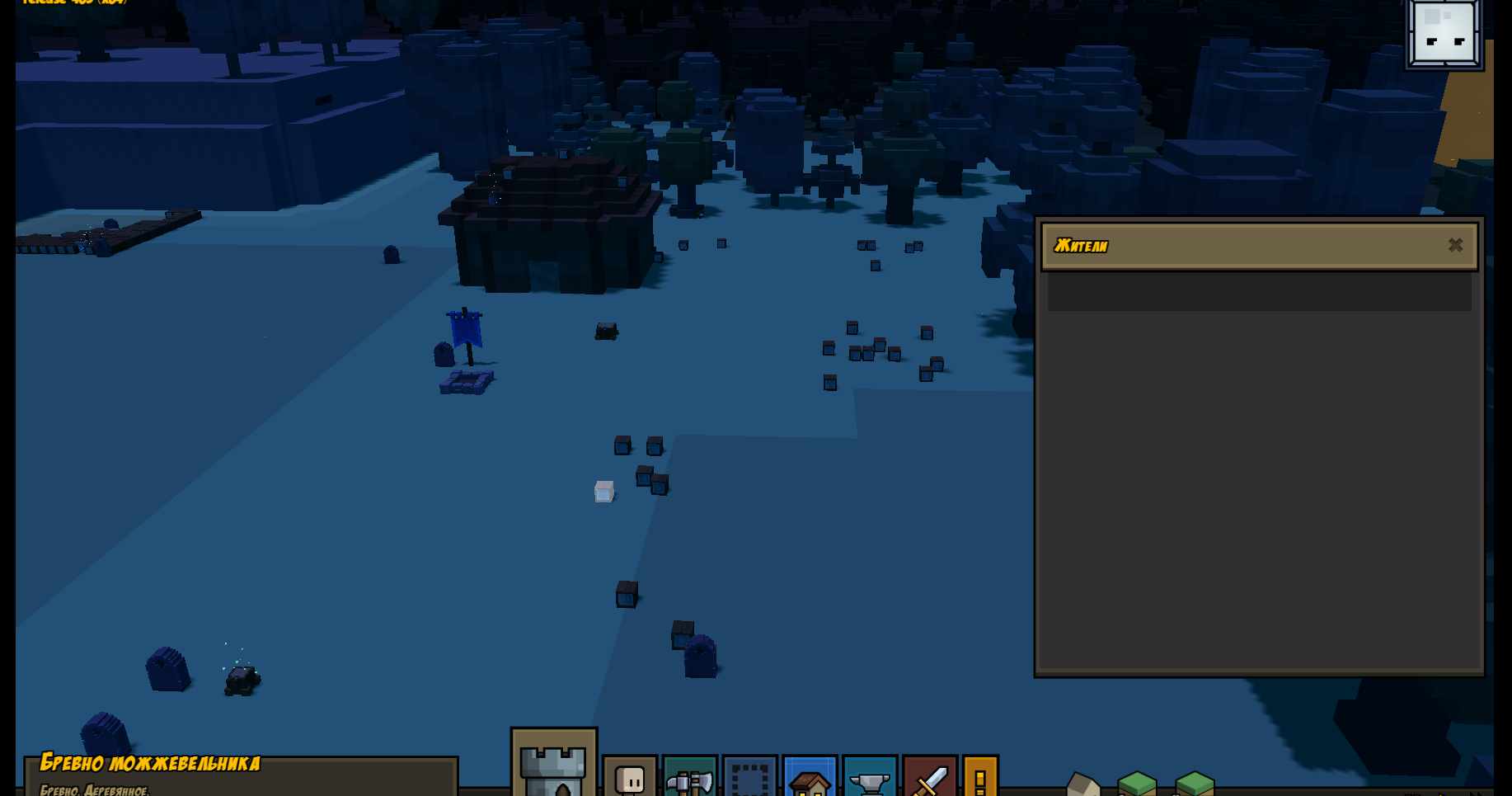Activate the sword combat menu
The image size is (1512, 796).
[x=930, y=778]
